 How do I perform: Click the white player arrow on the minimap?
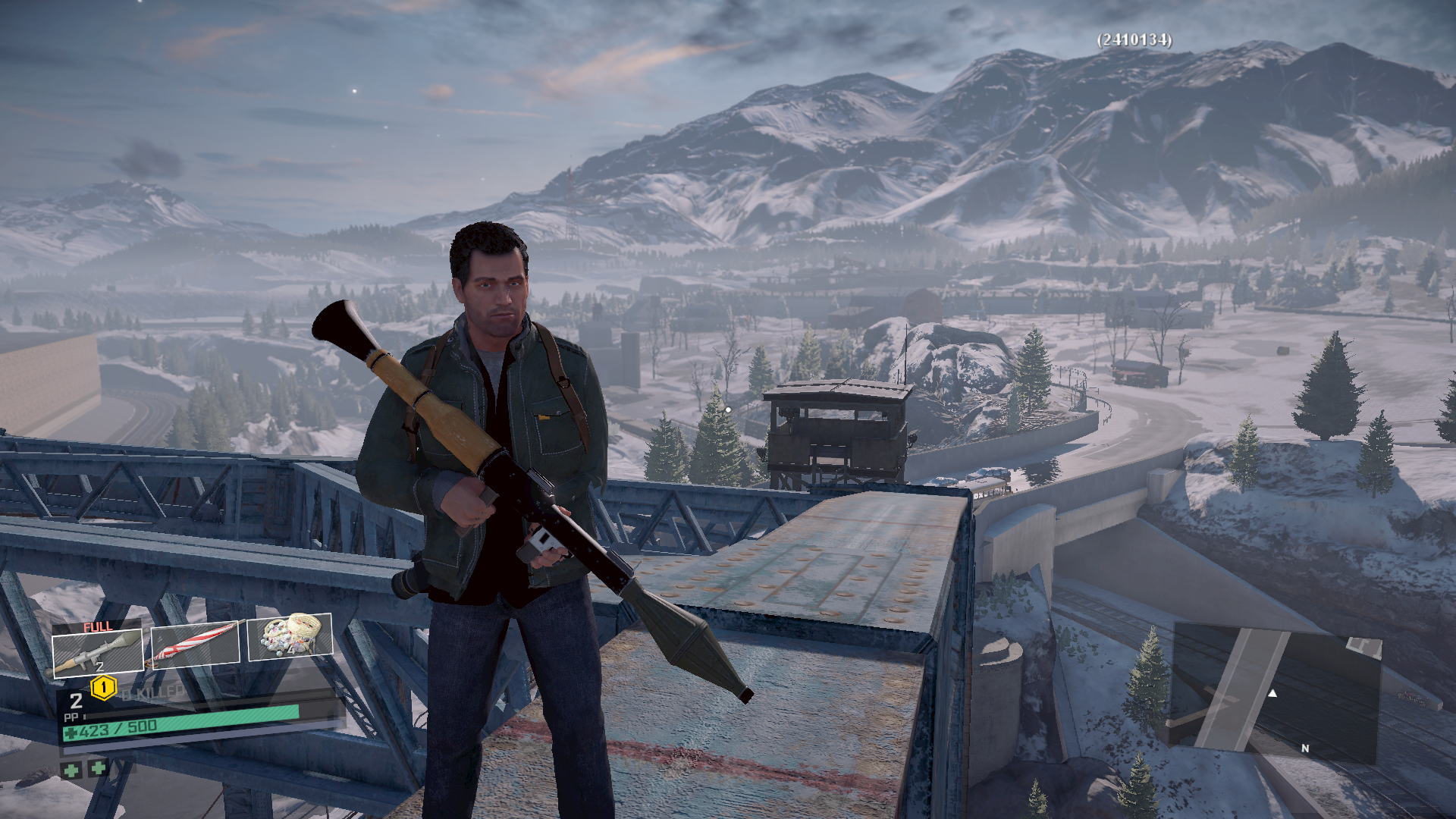click(x=1272, y=694)
